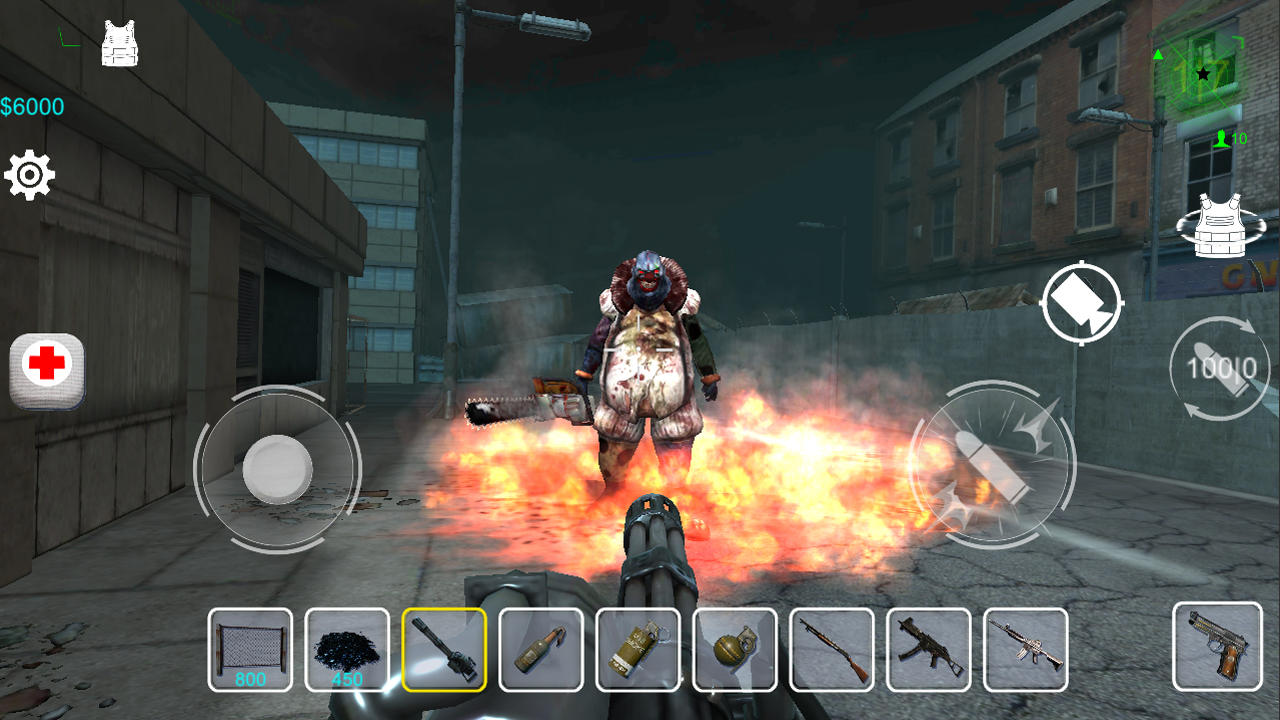The image size is (1280, 720).
Task: Place the fence barricade item
Action: click(248, 649)
